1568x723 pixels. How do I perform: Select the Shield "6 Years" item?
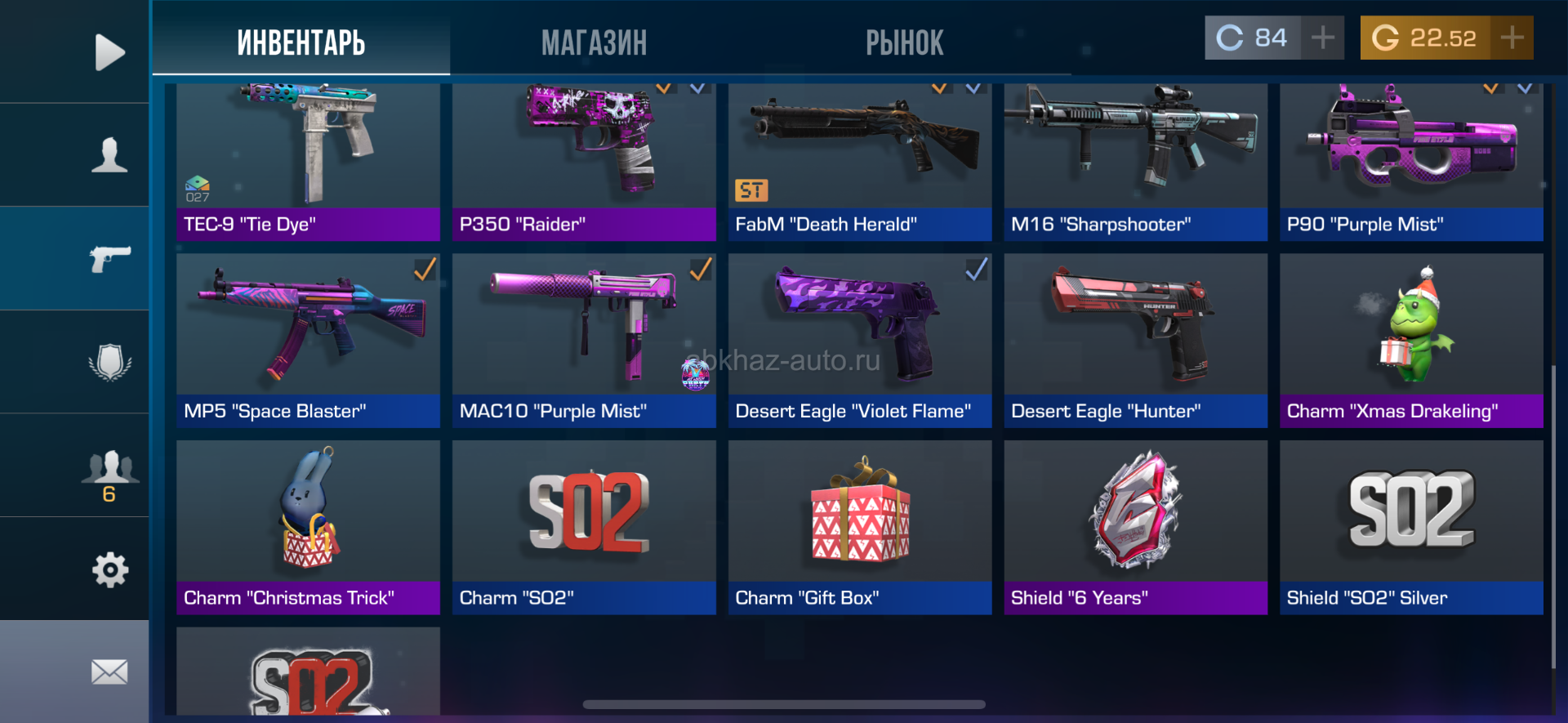1135,527
